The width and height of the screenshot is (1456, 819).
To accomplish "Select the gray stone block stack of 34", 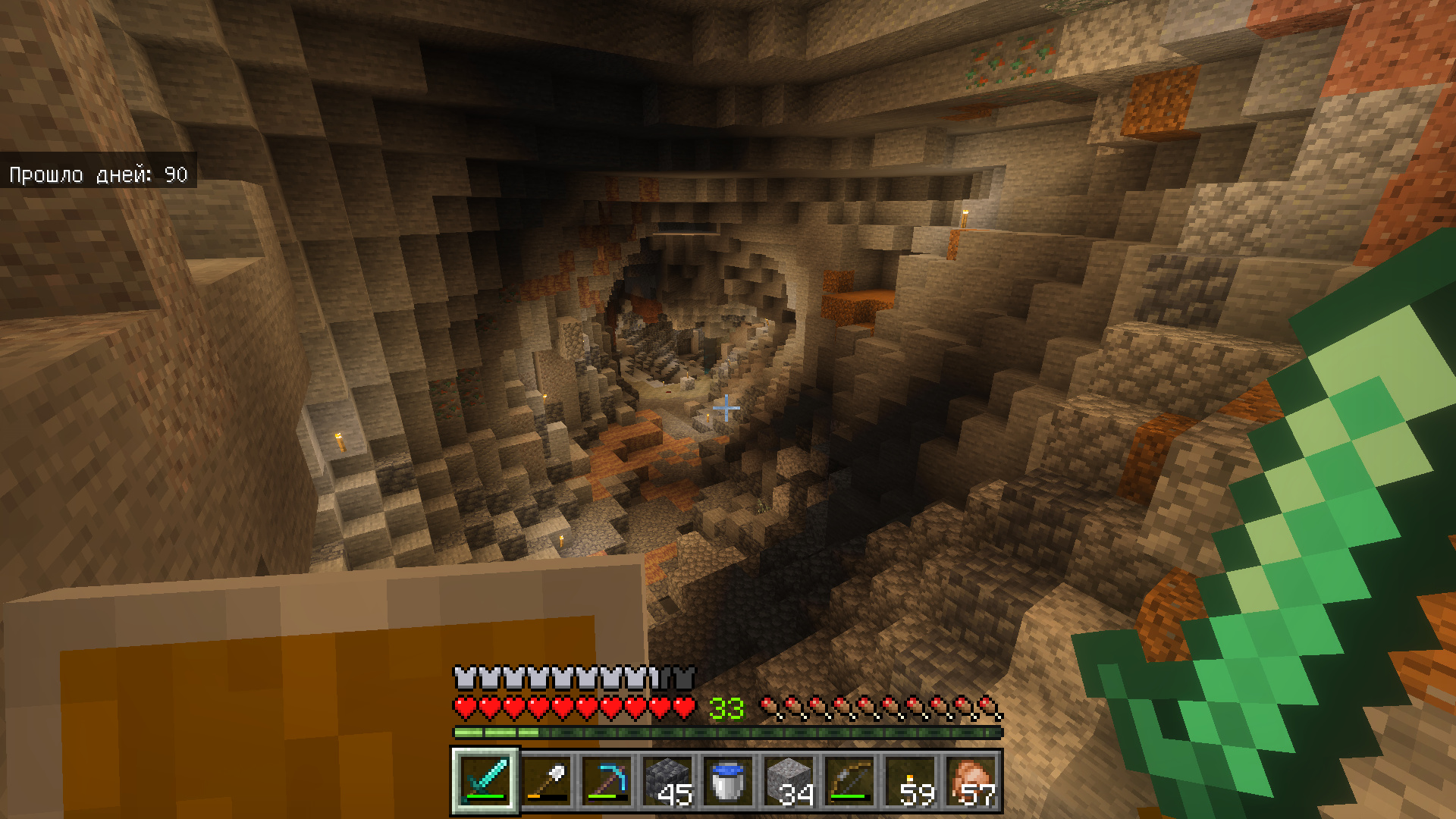I will point(789,781).
